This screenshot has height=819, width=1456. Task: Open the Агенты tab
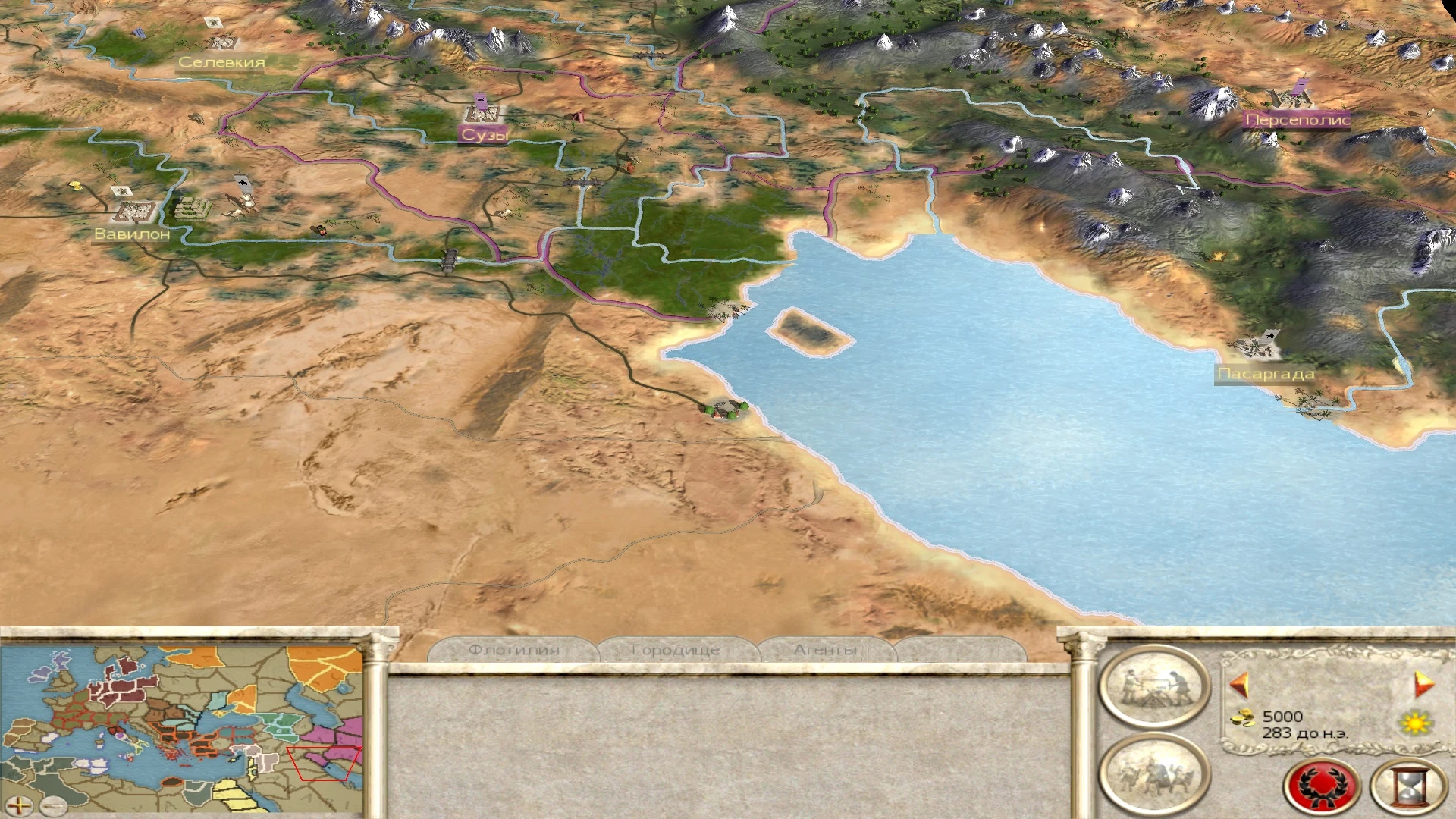tap(825, 649)
